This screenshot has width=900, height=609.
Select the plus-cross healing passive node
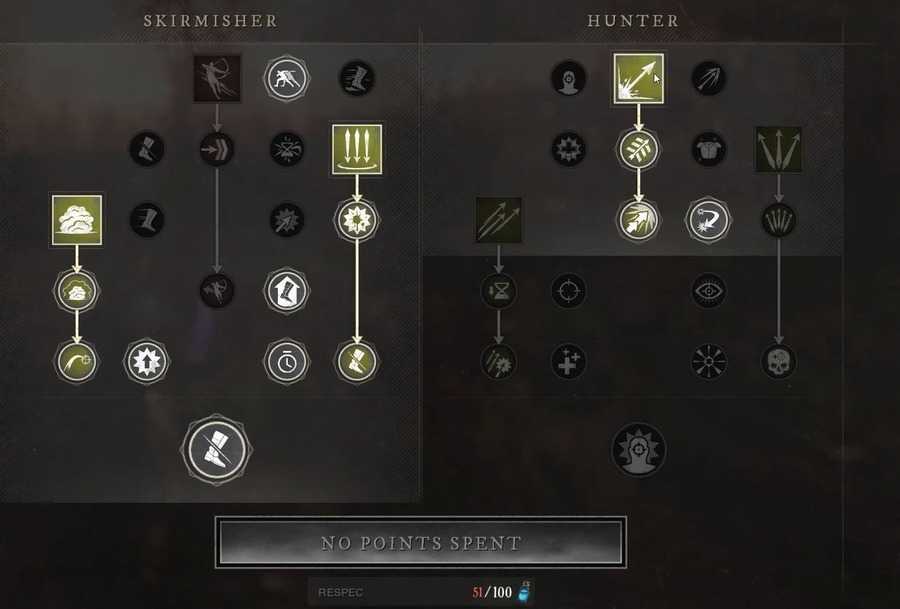pos(568,361)
